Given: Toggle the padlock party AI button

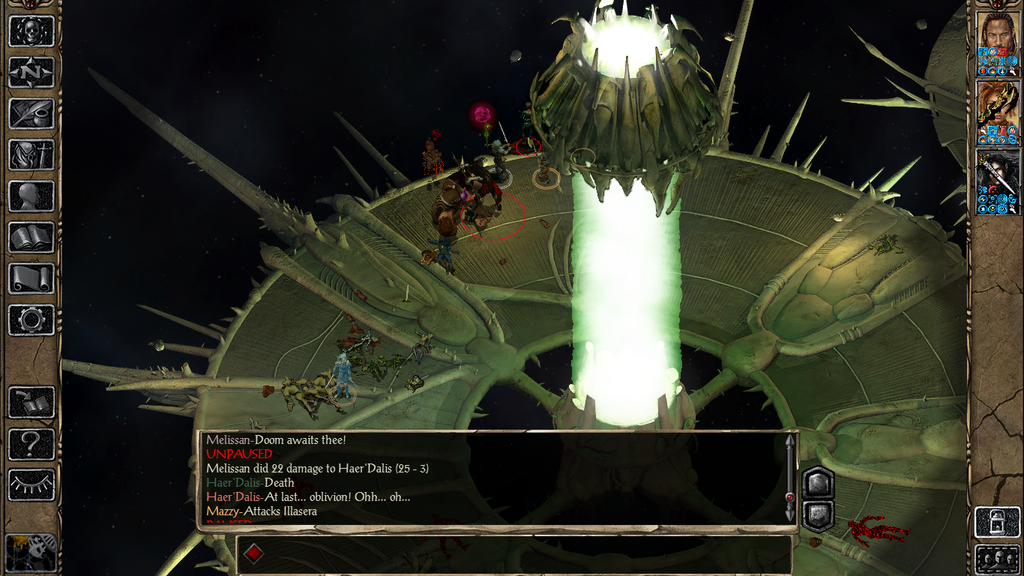Looking at the screenshot, I should [x=997, y=522].
